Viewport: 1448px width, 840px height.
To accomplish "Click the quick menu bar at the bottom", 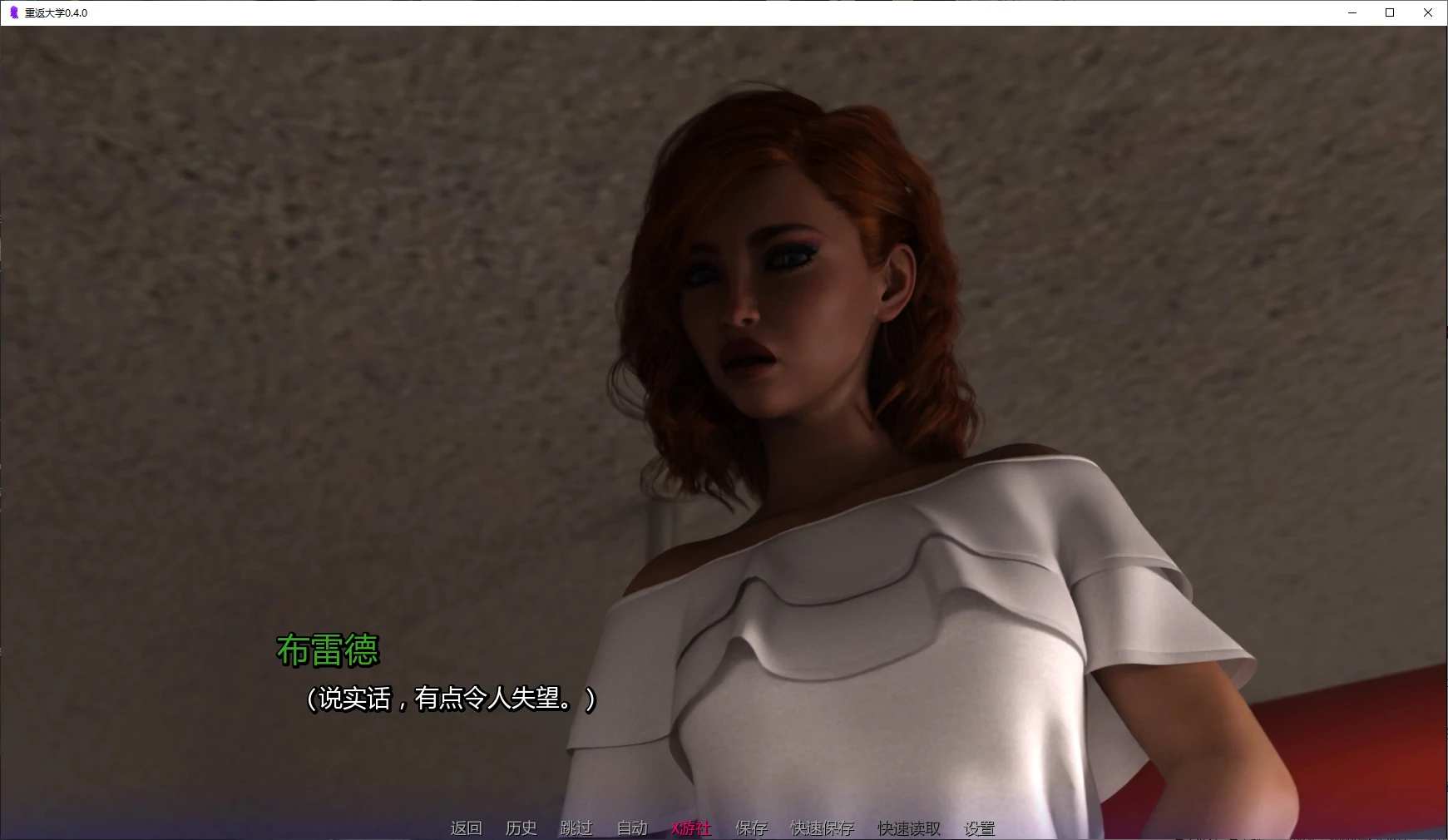I will pos(724,828).
